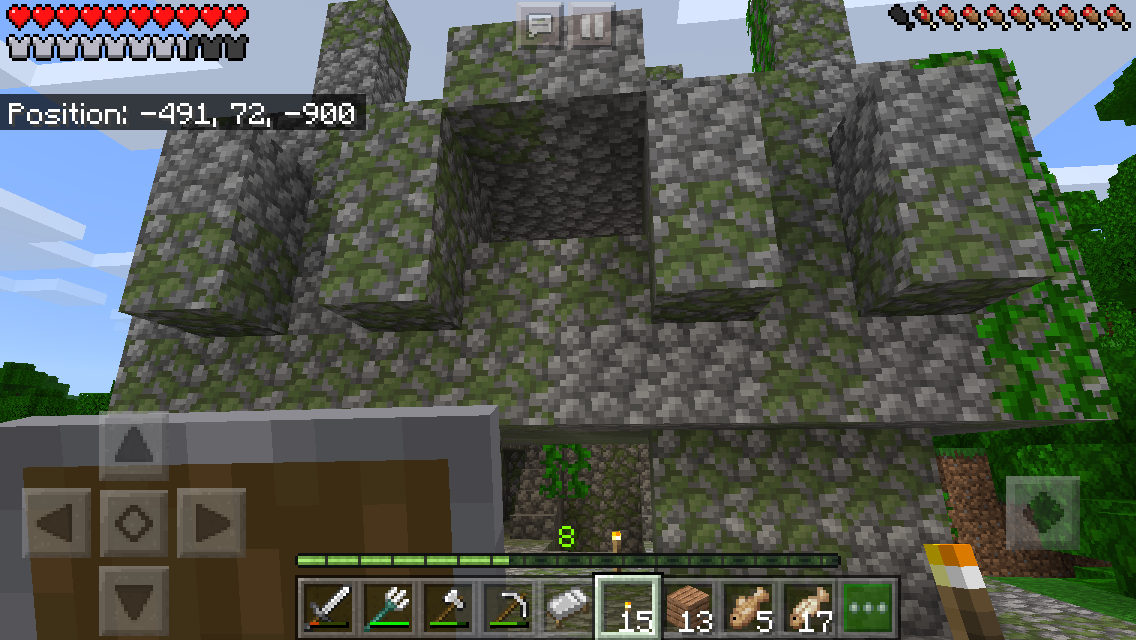Select the fish stack of 5

pos(749,605)
